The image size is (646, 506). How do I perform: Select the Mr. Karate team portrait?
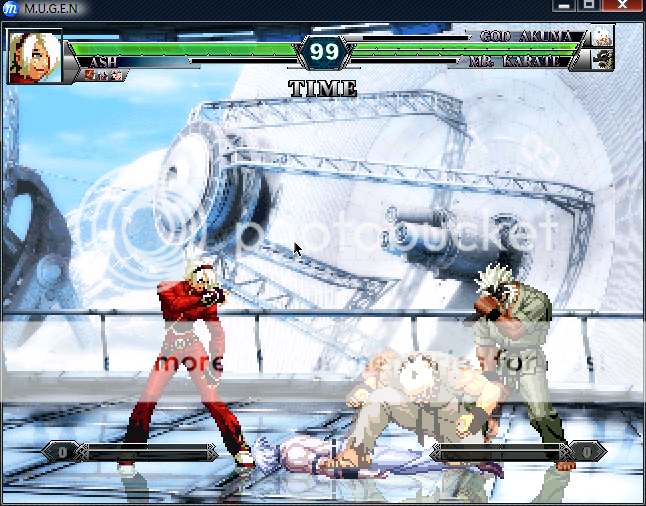602,60
